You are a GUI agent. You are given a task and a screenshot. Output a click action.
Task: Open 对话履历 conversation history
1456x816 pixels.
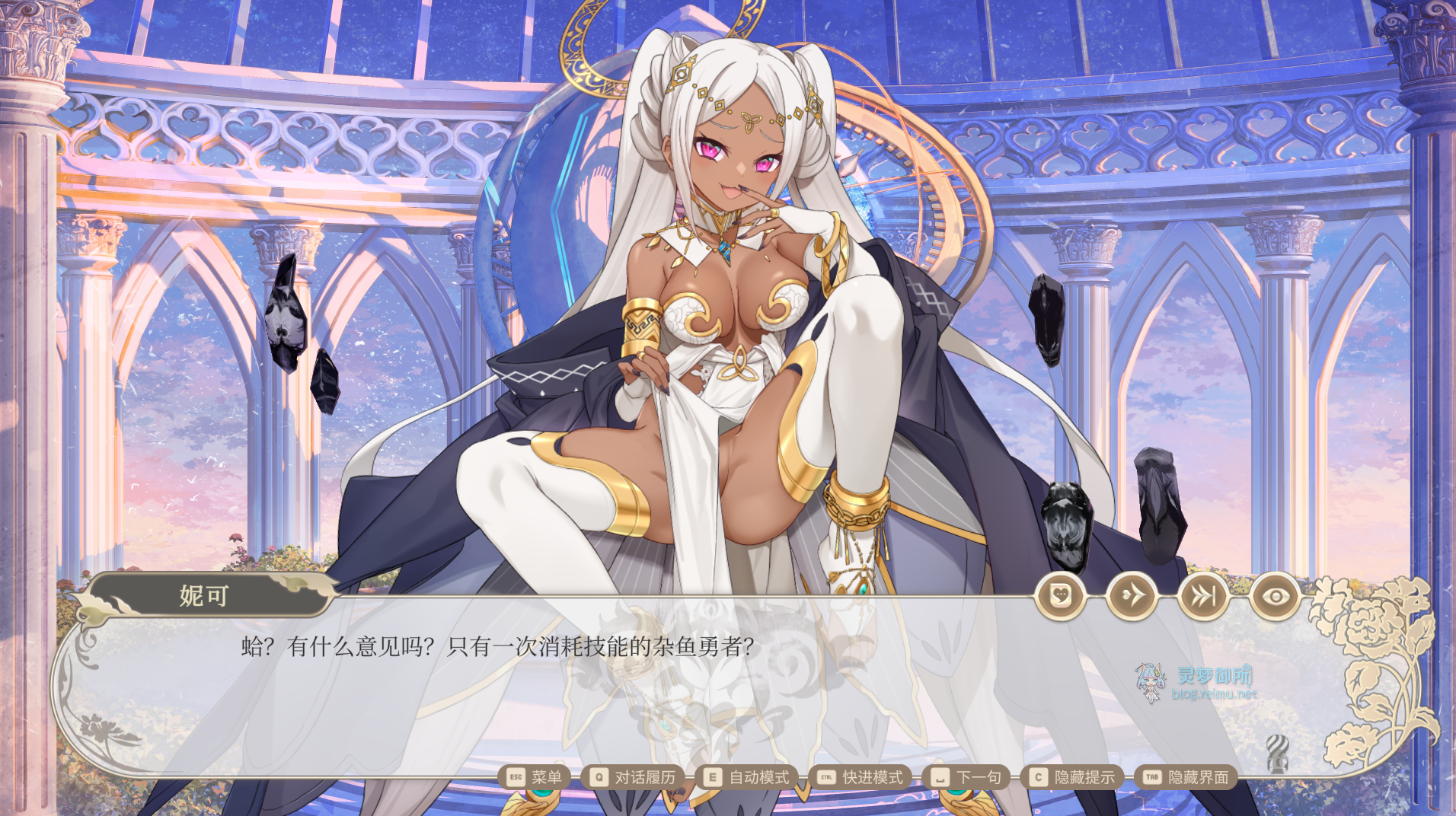643,777
